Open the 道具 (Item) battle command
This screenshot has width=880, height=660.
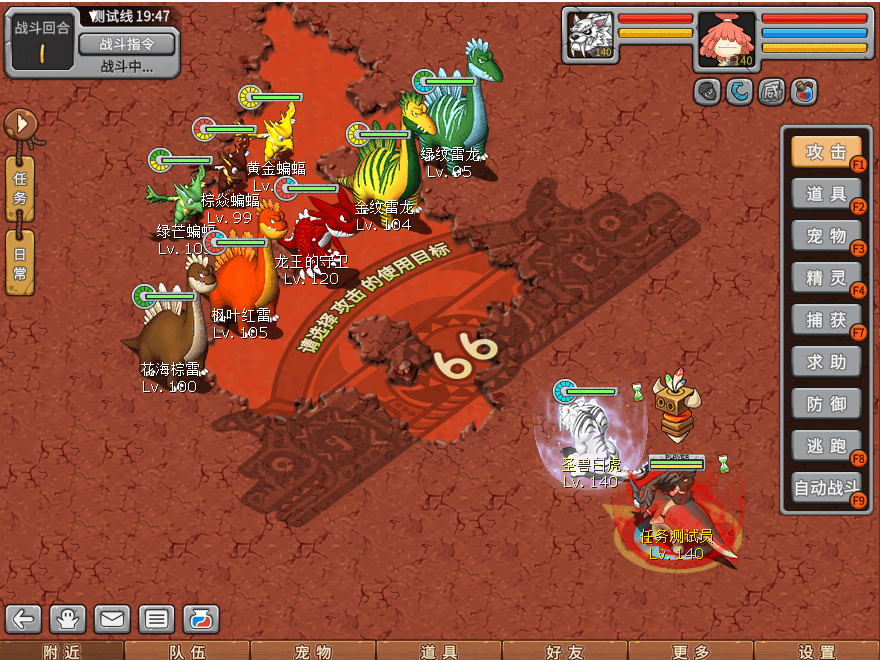(x=826, y=194)
